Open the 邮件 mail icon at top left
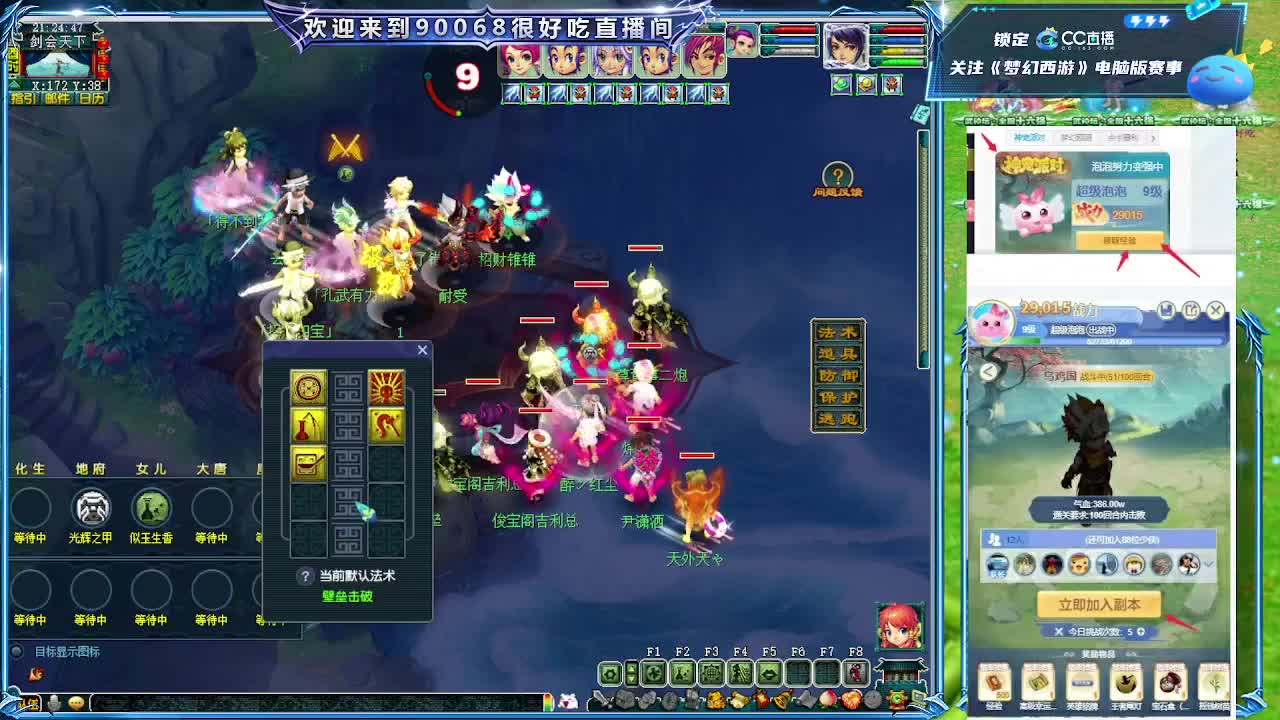 click(x=58, y=98)
